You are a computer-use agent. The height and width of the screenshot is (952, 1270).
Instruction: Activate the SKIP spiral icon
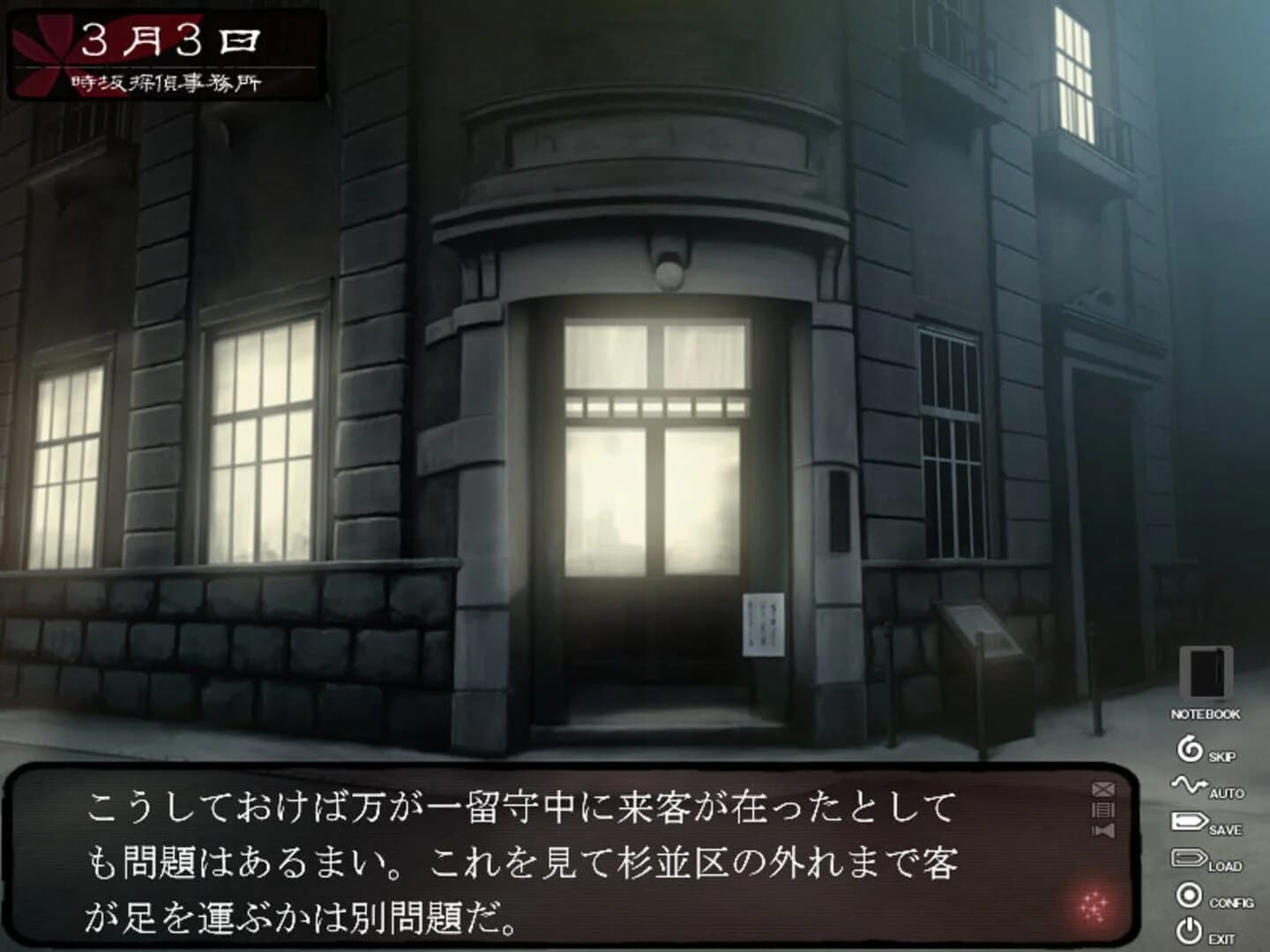coord(1190,749)
